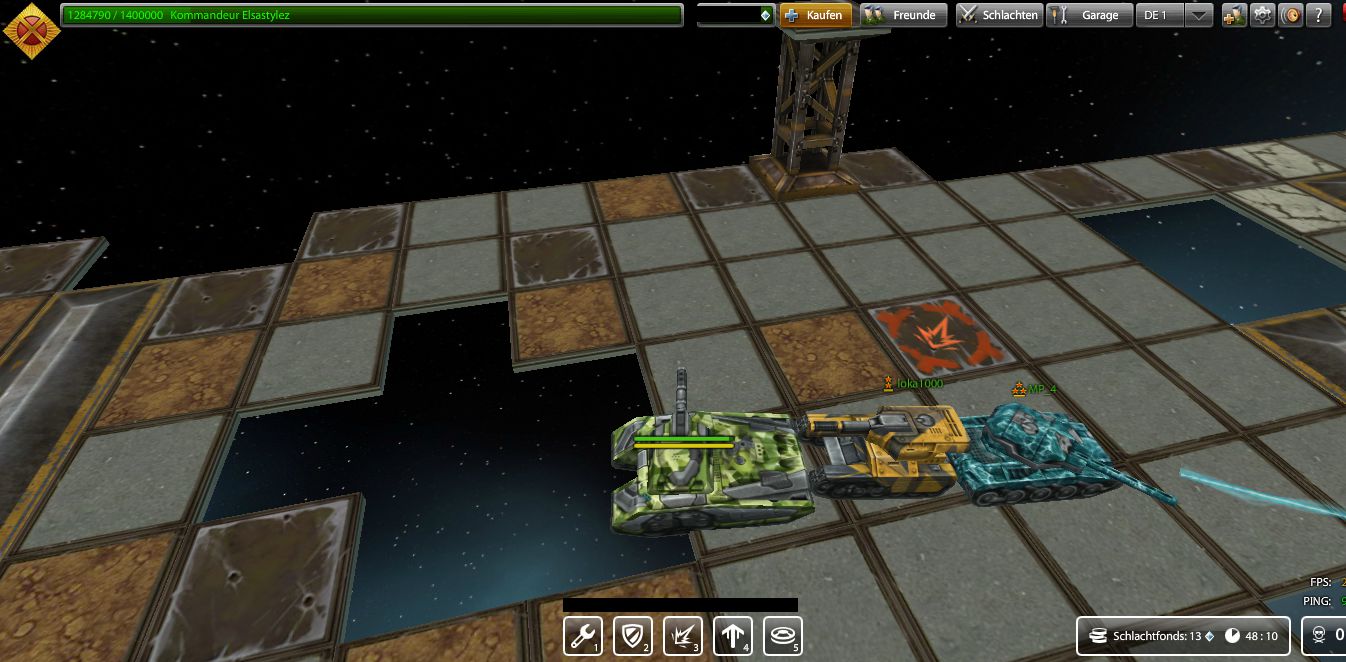The width and height of the screenshot is (1346, 662).
Task: Open the question mark help
Action: pos(1320,15)
